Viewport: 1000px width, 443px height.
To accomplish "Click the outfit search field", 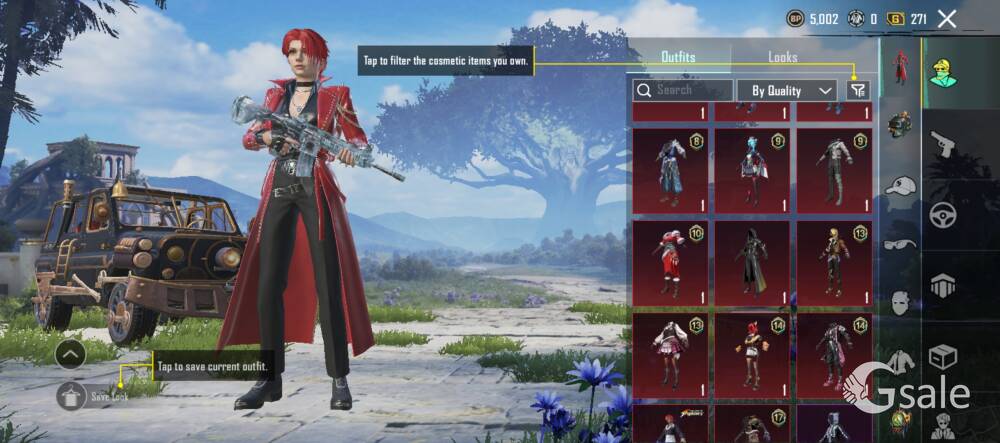I will [x=684, y=90].
